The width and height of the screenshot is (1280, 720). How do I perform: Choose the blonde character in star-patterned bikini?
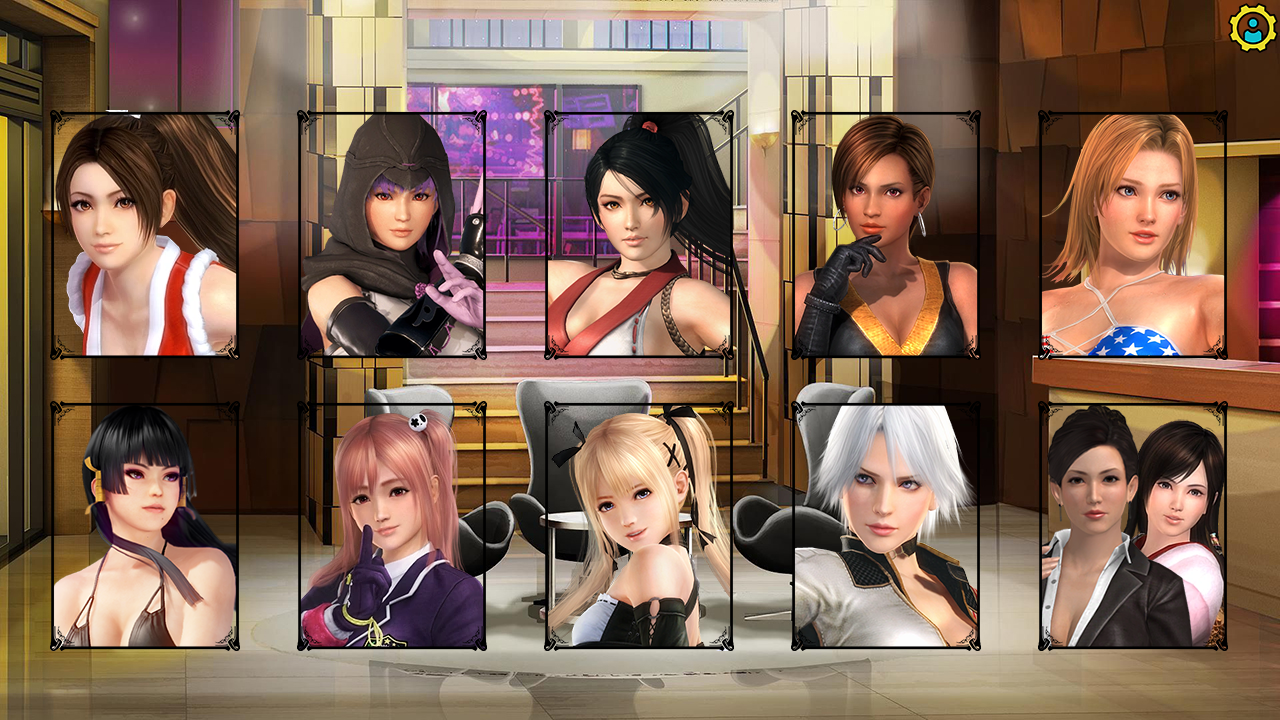1133,235
